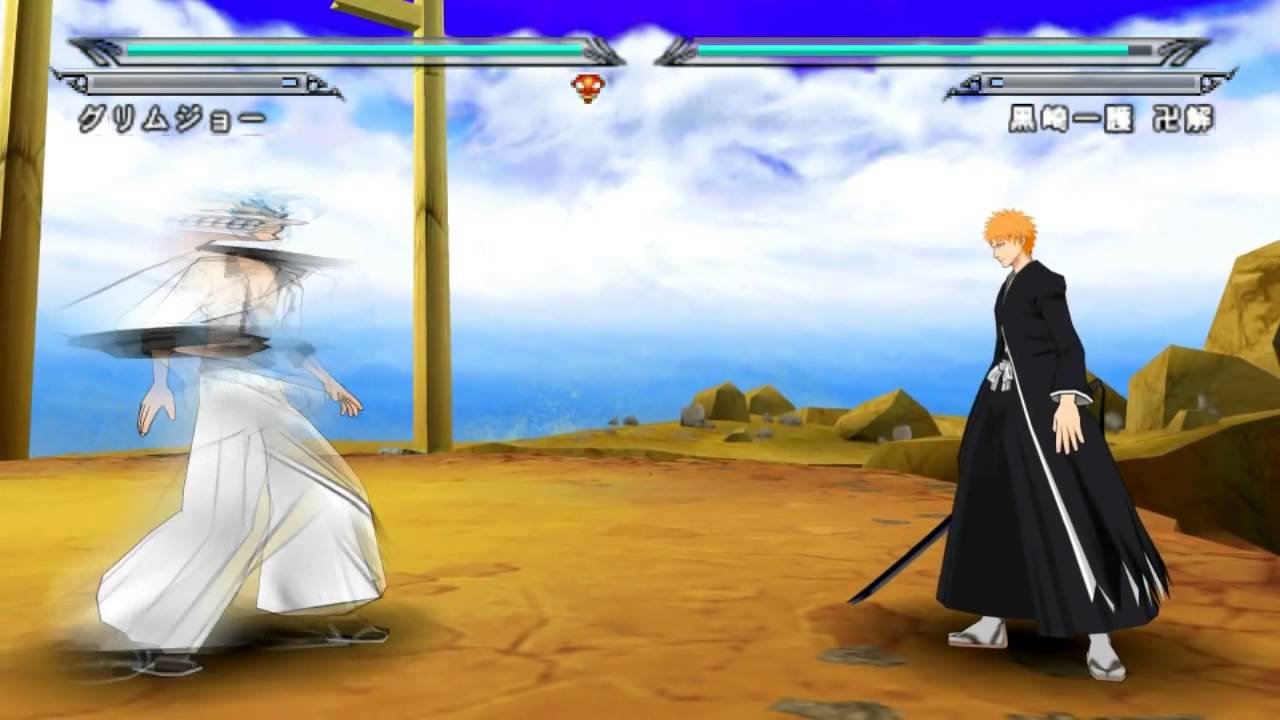Click the small blue segment on Grimmjow's gauge

coord(287,84)
